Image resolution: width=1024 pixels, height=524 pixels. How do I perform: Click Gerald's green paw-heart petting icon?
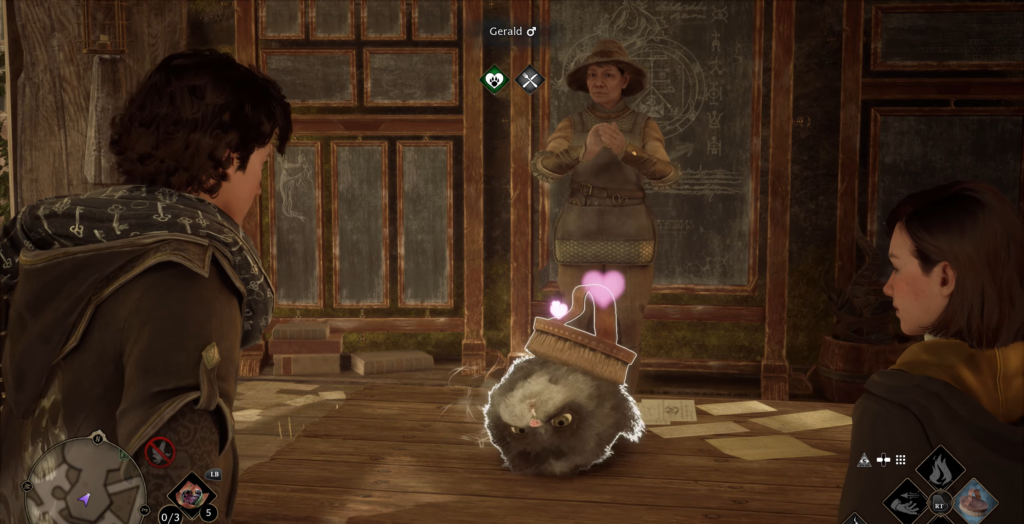[x=496, y=79]
